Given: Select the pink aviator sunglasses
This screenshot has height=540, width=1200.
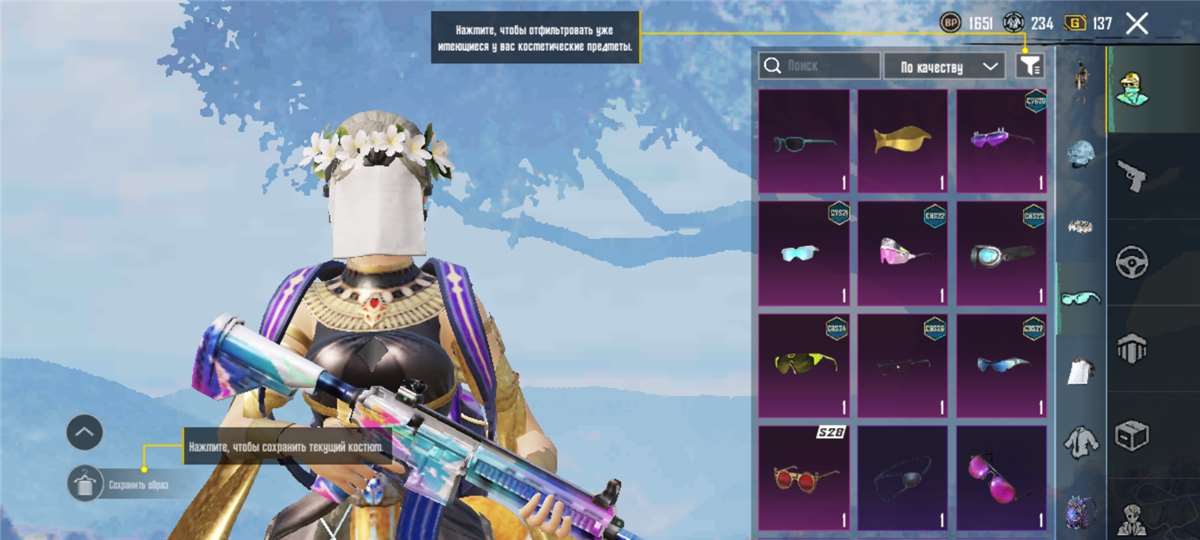Looking at the screenshot, I should (x=1001, y=477).
